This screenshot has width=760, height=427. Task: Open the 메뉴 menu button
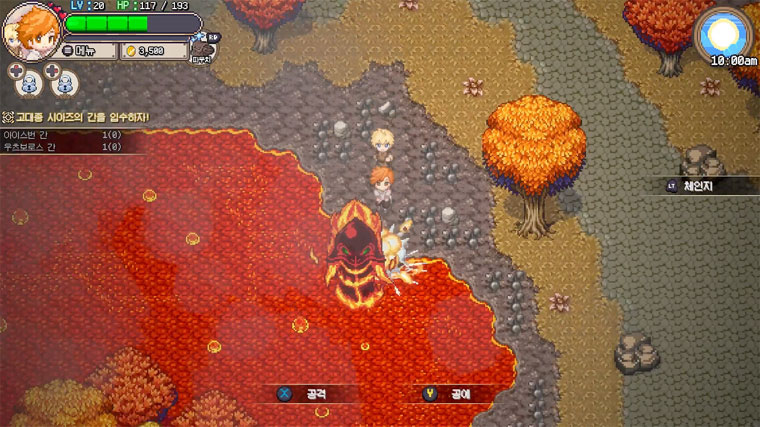pyautogui.click(x=86, y=50)
